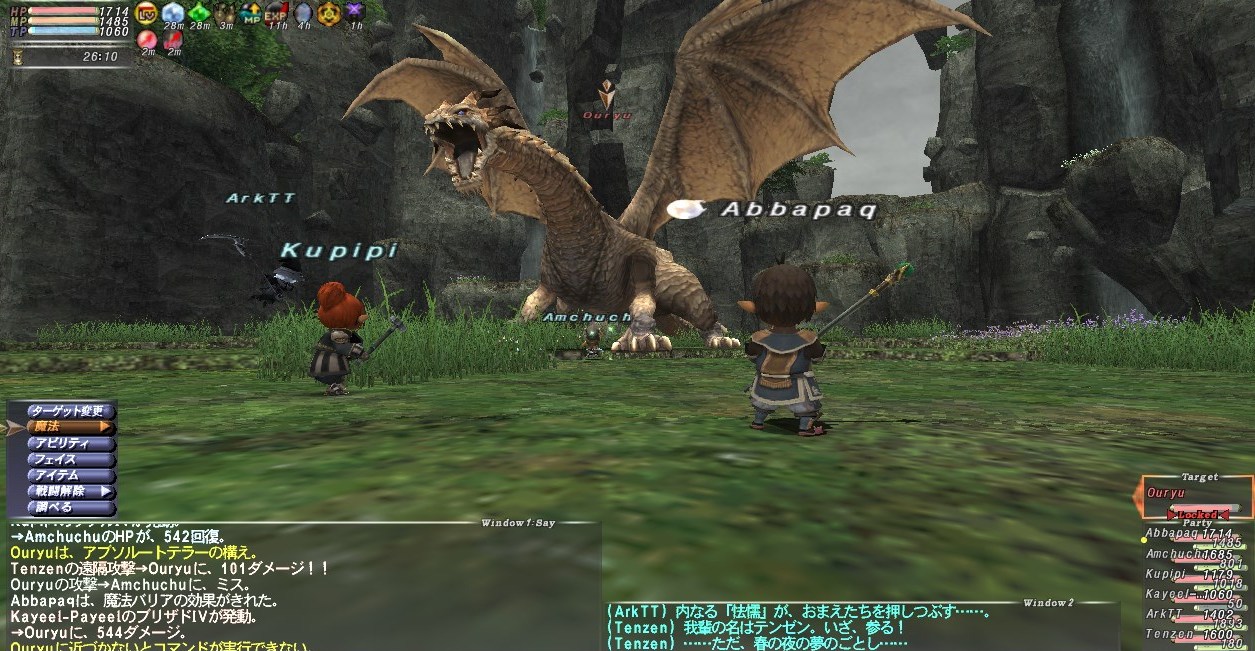Select the yellow gear status icon
Screen dimensions: 1255x651
coord(329,13)
